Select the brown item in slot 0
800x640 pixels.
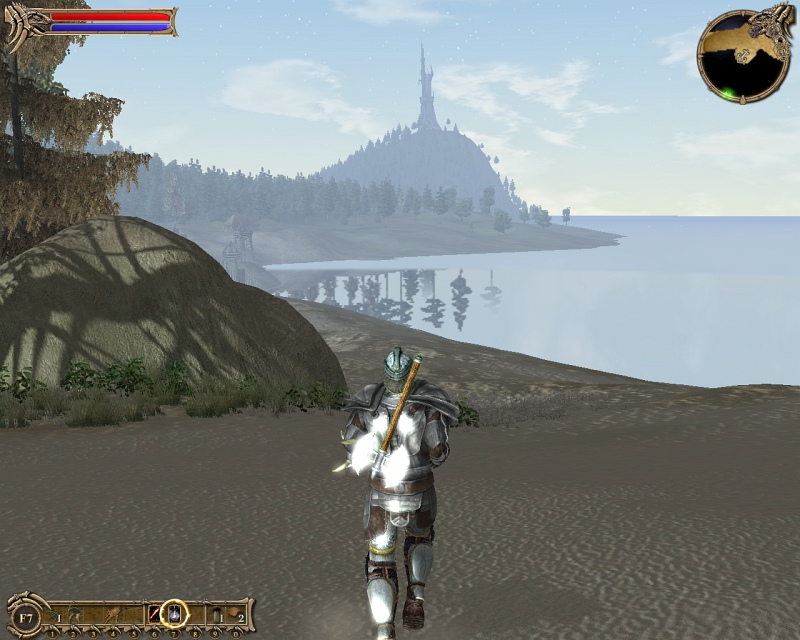tap(234, 612)
